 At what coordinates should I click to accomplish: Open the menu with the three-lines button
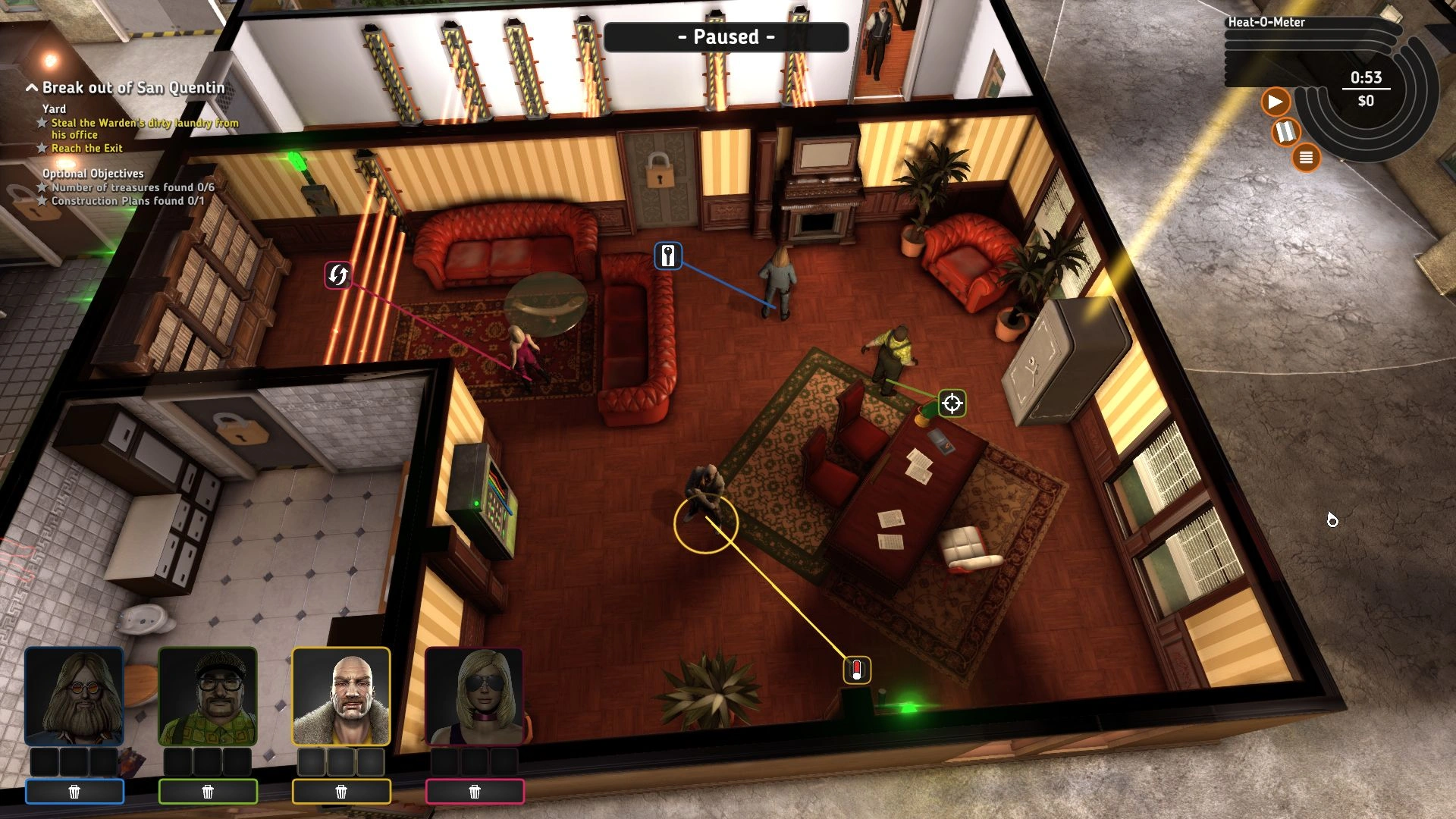click(1306, 158)
